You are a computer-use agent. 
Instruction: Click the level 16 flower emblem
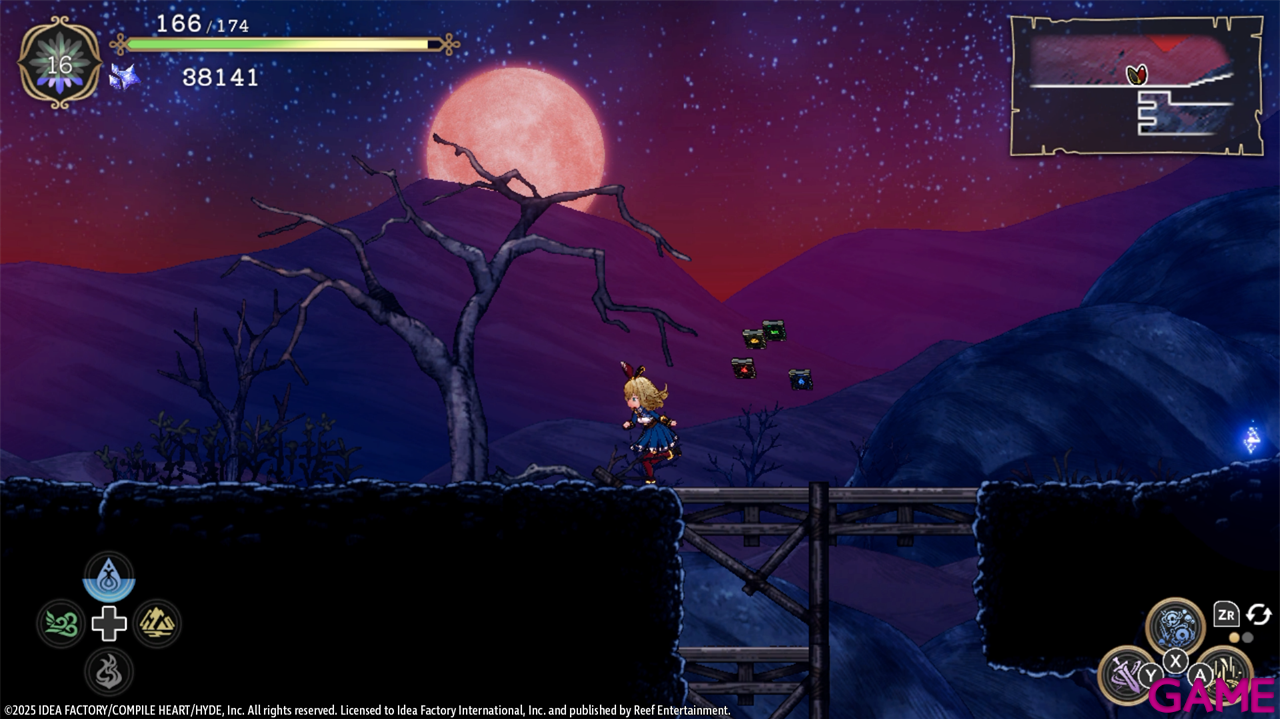click(60, 64)
